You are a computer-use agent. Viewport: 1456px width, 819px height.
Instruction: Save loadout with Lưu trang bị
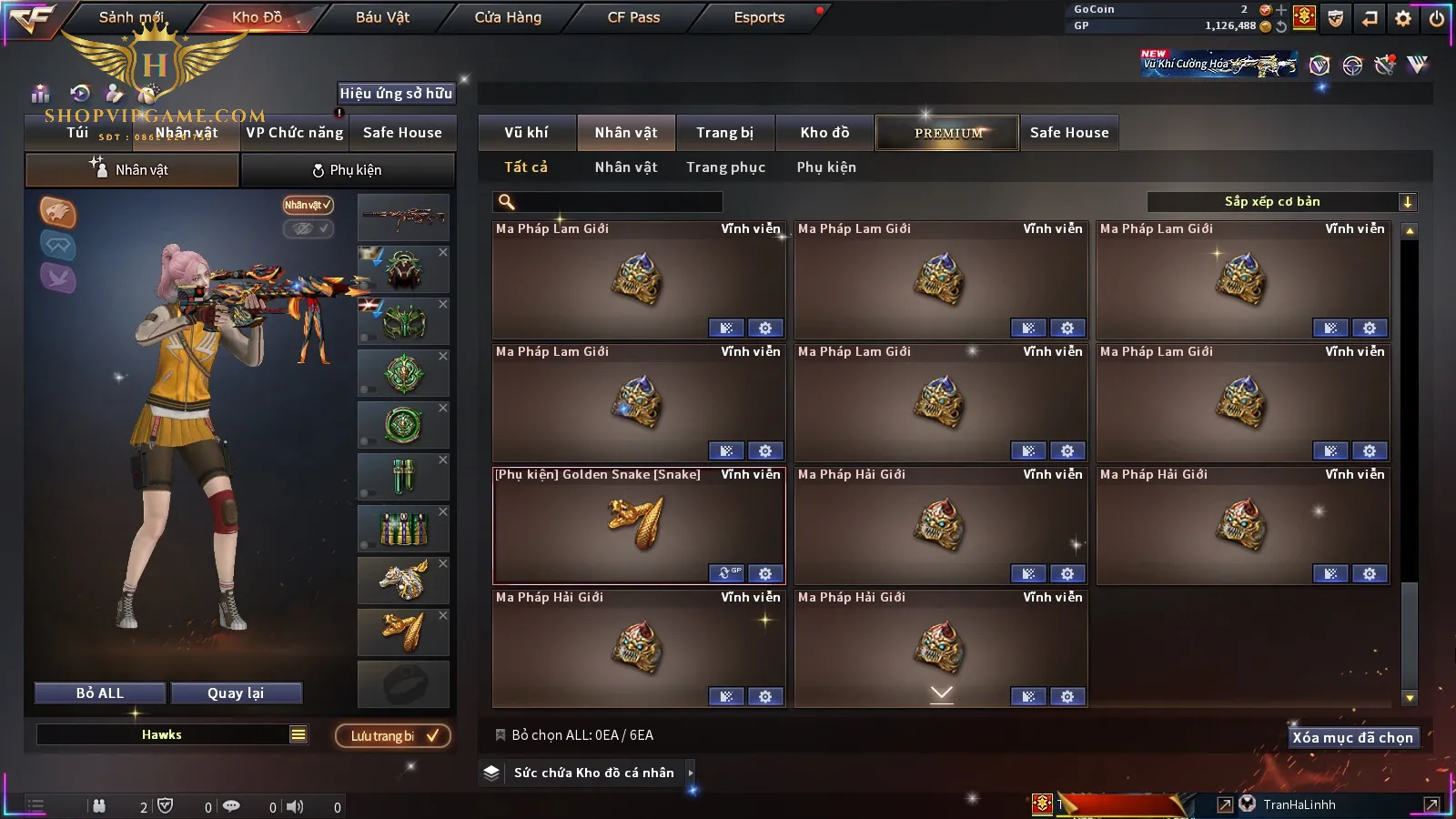pyautogui.click(x=393, y=736)
